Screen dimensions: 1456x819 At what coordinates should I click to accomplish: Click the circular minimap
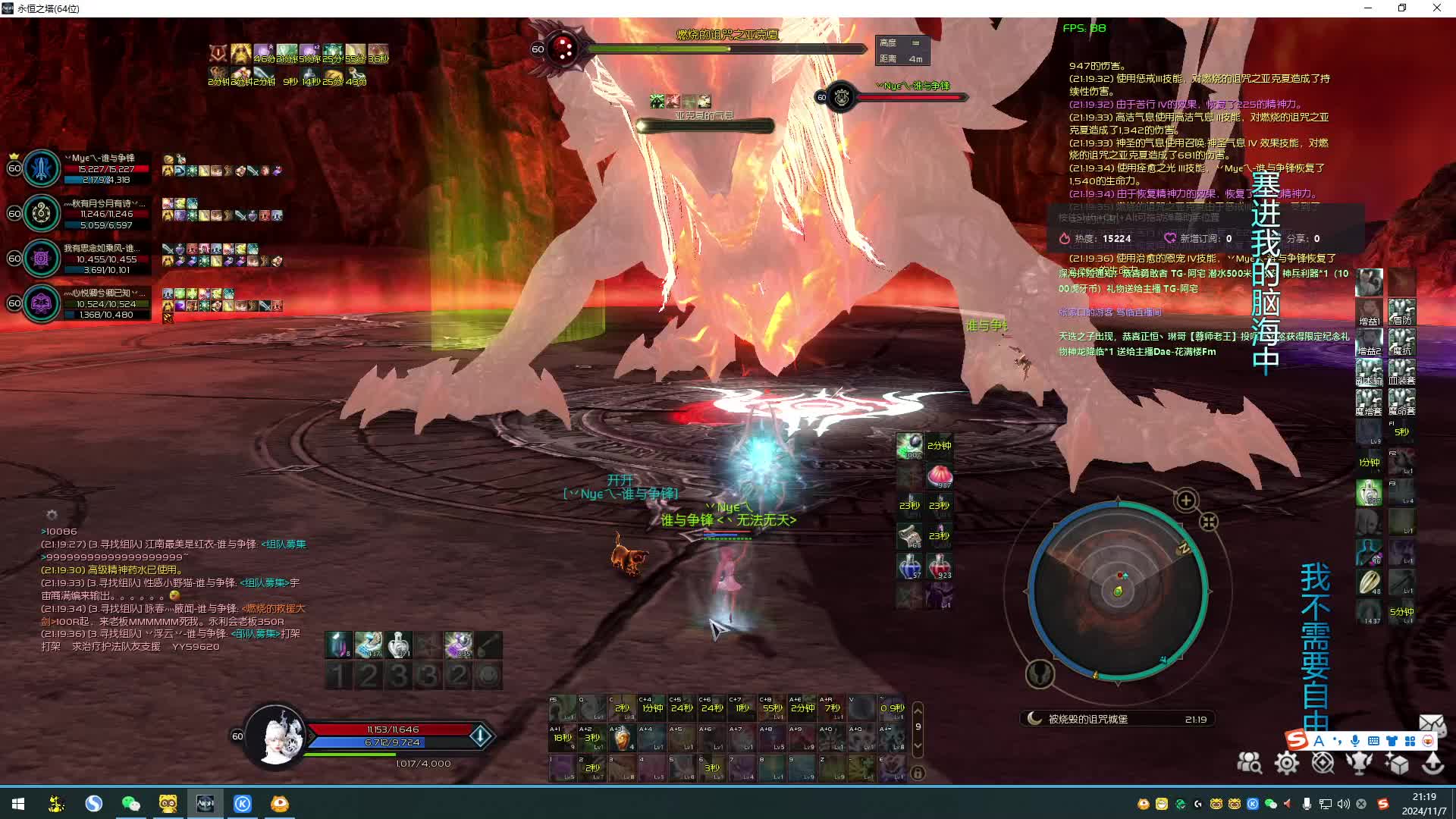(x=1117, y=591)
